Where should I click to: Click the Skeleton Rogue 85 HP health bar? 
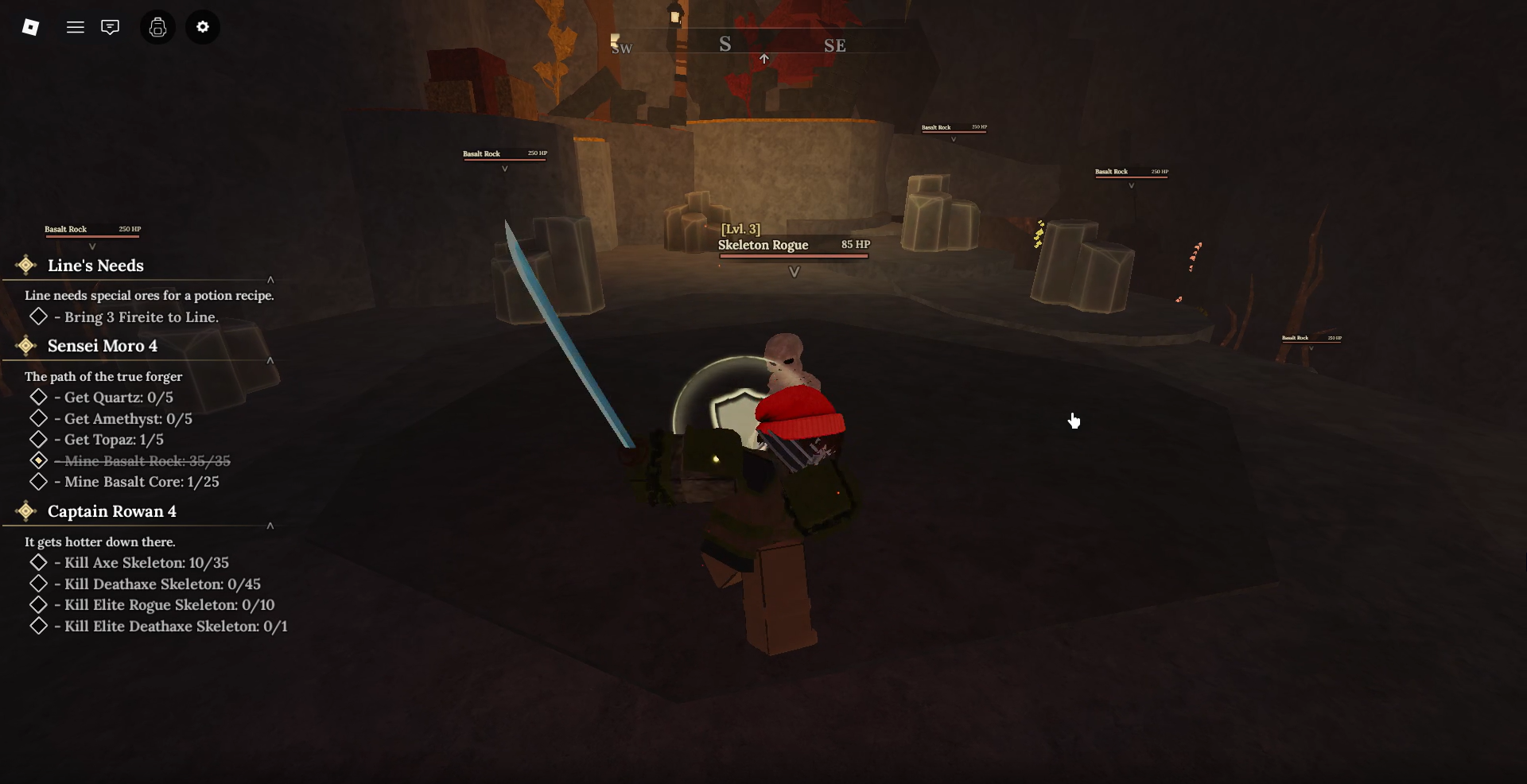(x=794, y=254)
